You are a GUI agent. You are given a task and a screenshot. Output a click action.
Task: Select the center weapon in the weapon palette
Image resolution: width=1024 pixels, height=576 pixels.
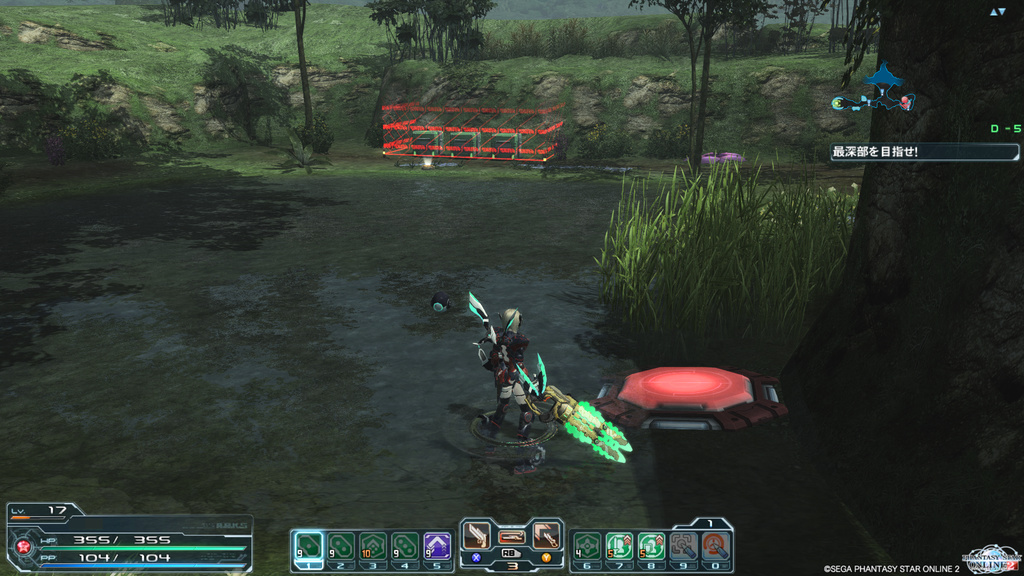pyautogui.click(x=512, y=537)
